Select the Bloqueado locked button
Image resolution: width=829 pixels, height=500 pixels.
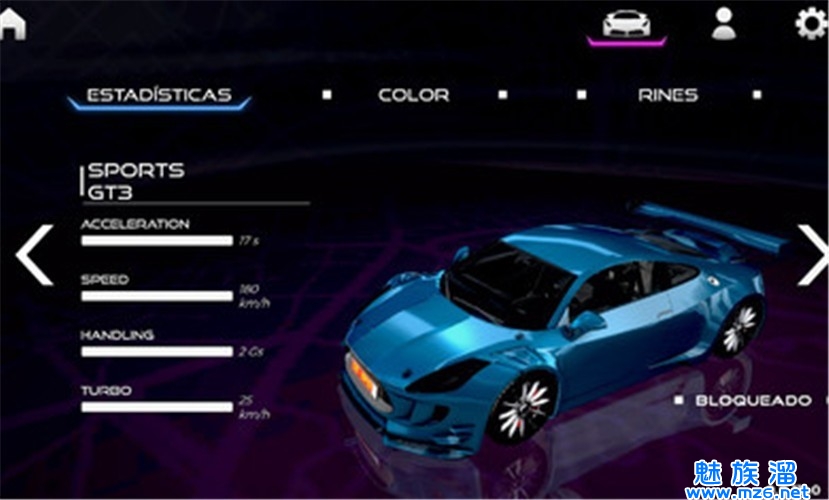pyautogui.click(x=753, y=400)
